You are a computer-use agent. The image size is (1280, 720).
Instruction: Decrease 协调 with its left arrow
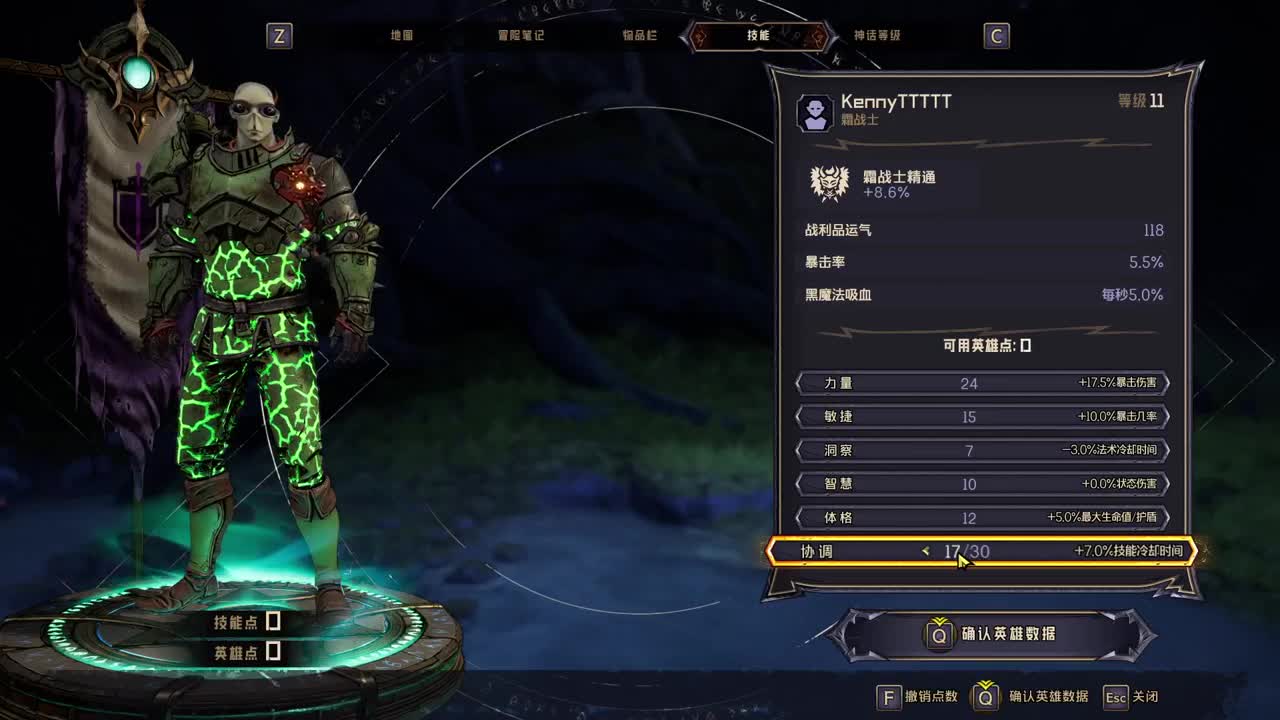point(925,551)
